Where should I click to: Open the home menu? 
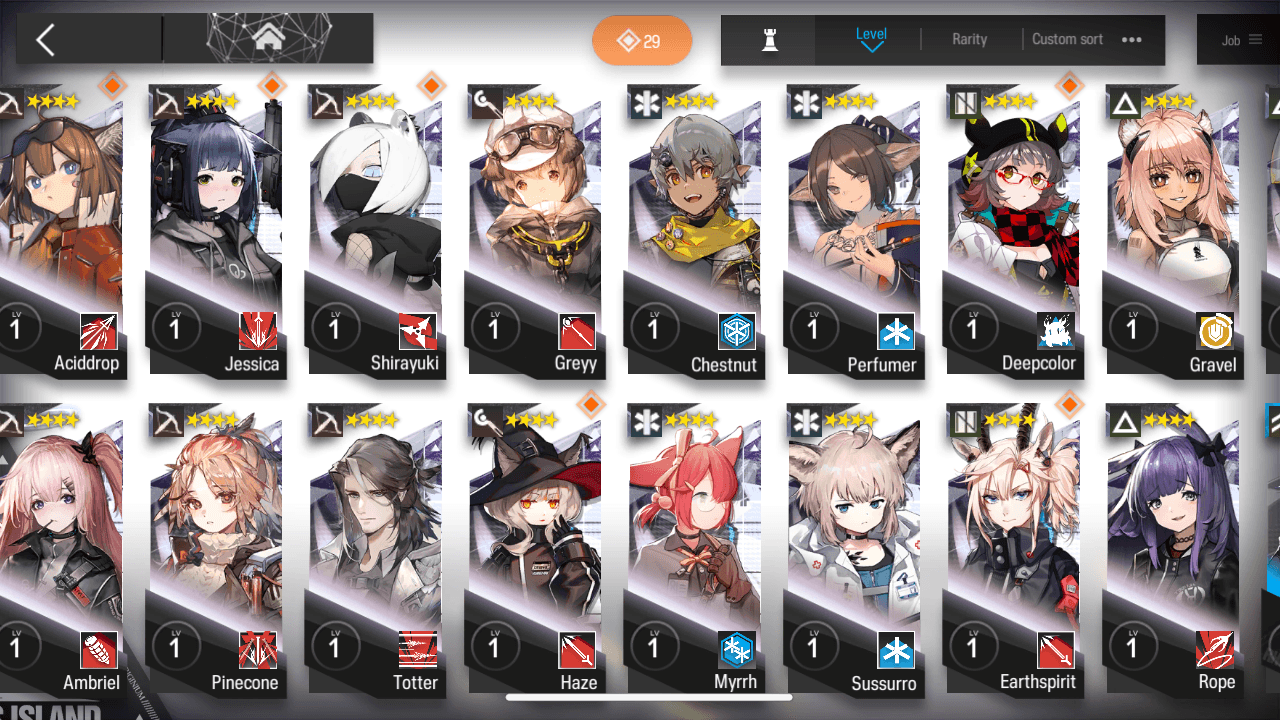click(267, 39)
